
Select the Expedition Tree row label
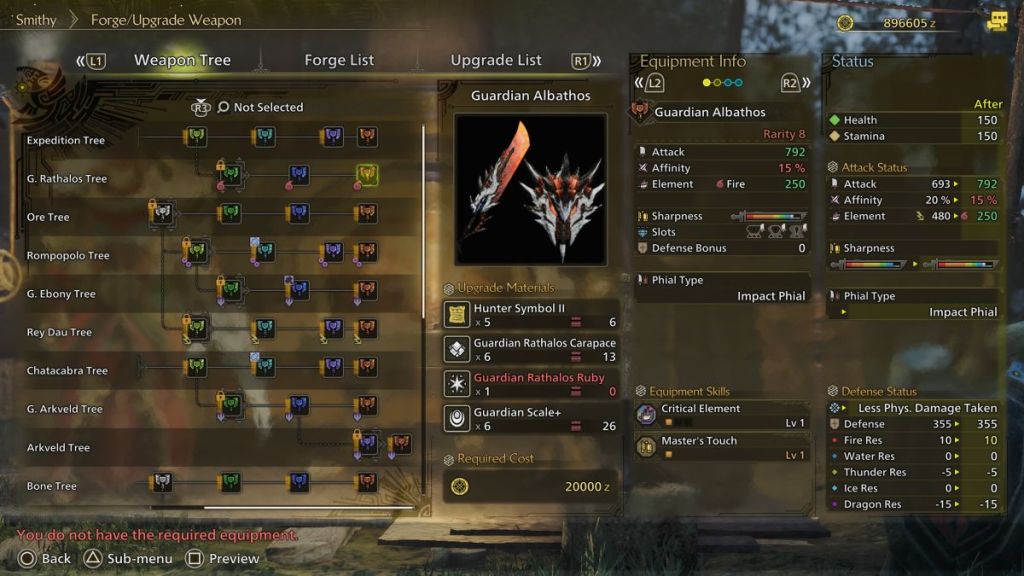(66, 140)
